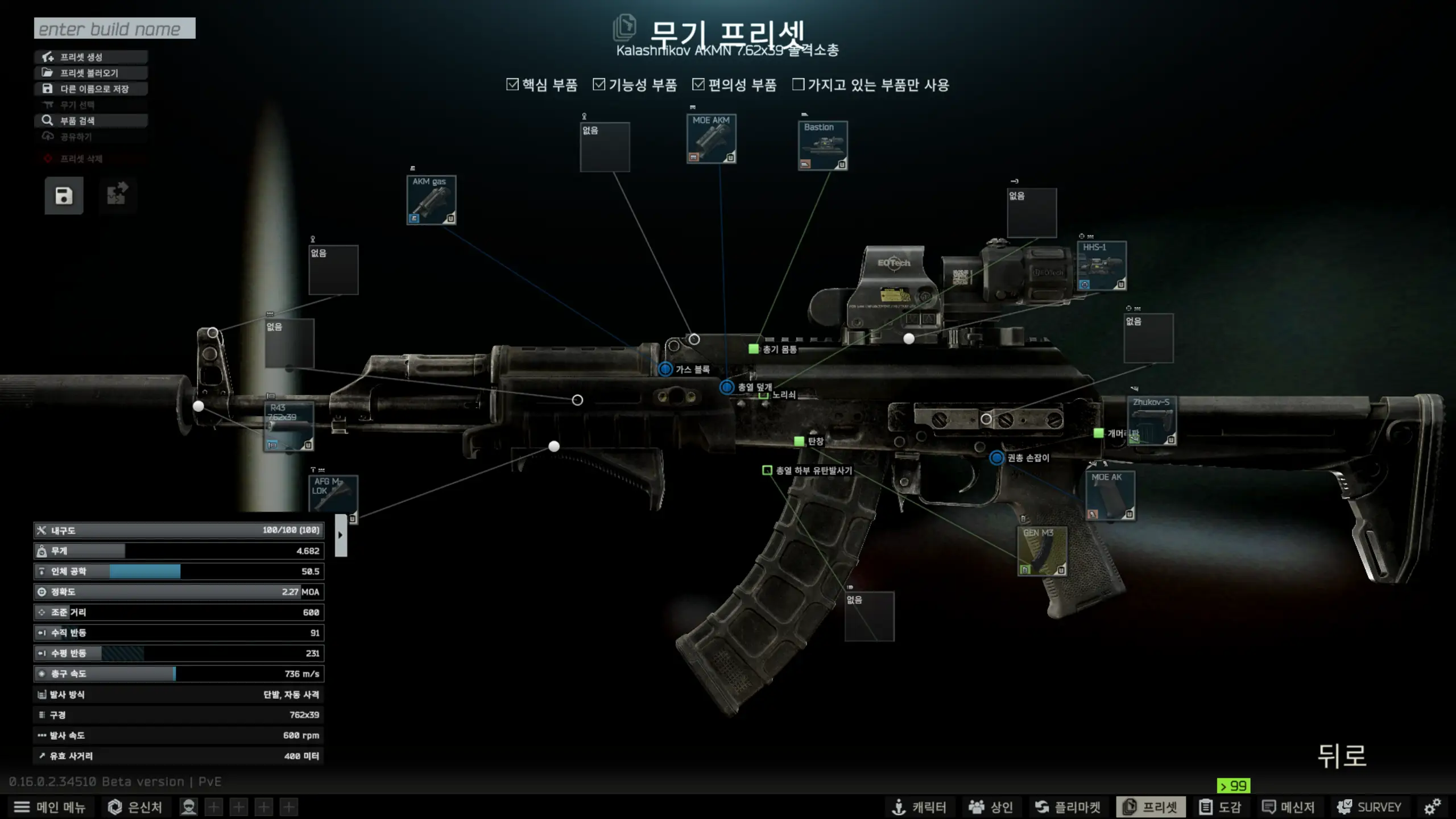Expand the stats panel arrow
The image size is (1456, 819).
(x=341, y=535)
